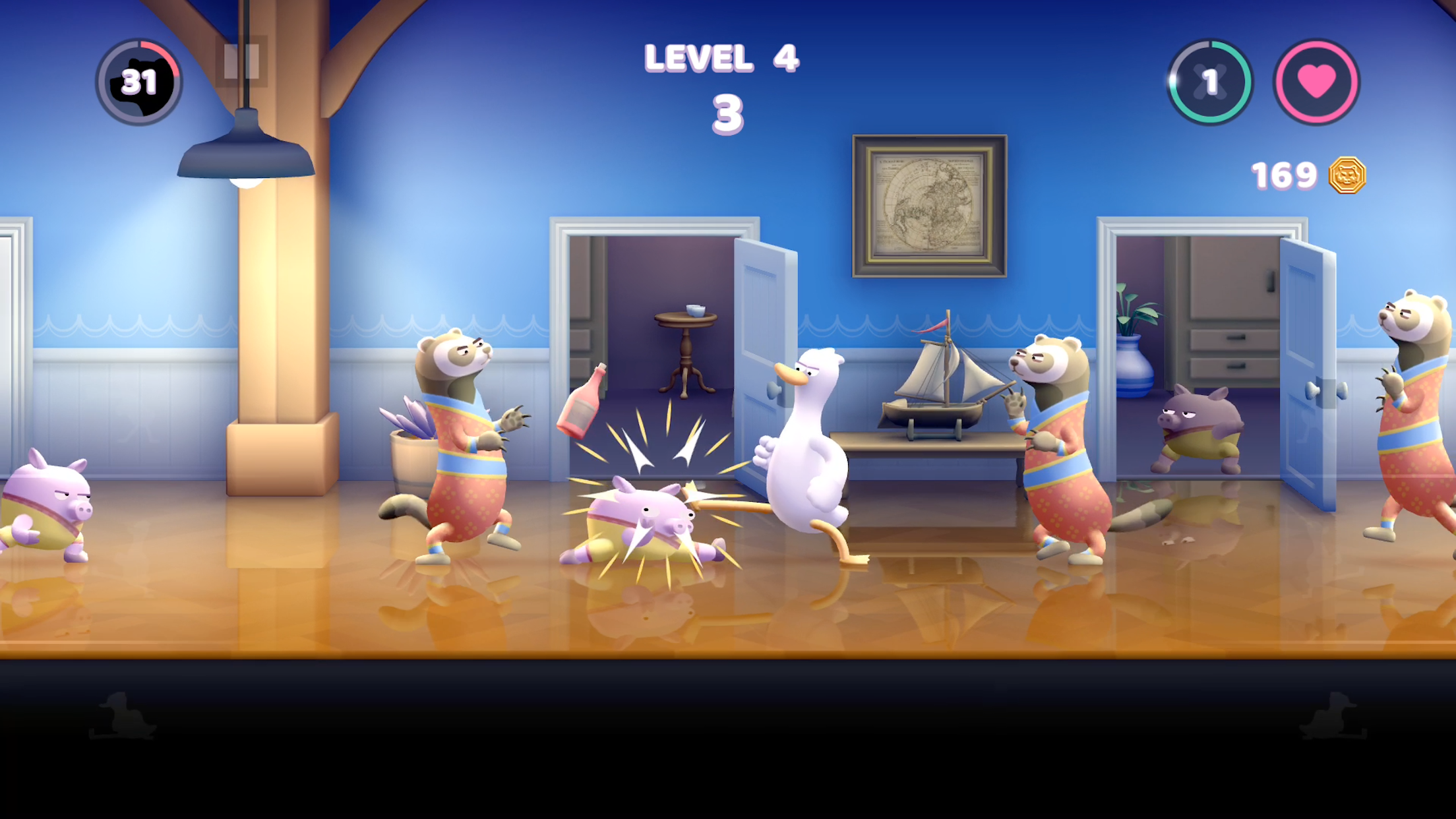The width and height of the screenshot is (1456, 819).
Task: Tap the pause icon near the hanging lamp
Action: [241, 63]
